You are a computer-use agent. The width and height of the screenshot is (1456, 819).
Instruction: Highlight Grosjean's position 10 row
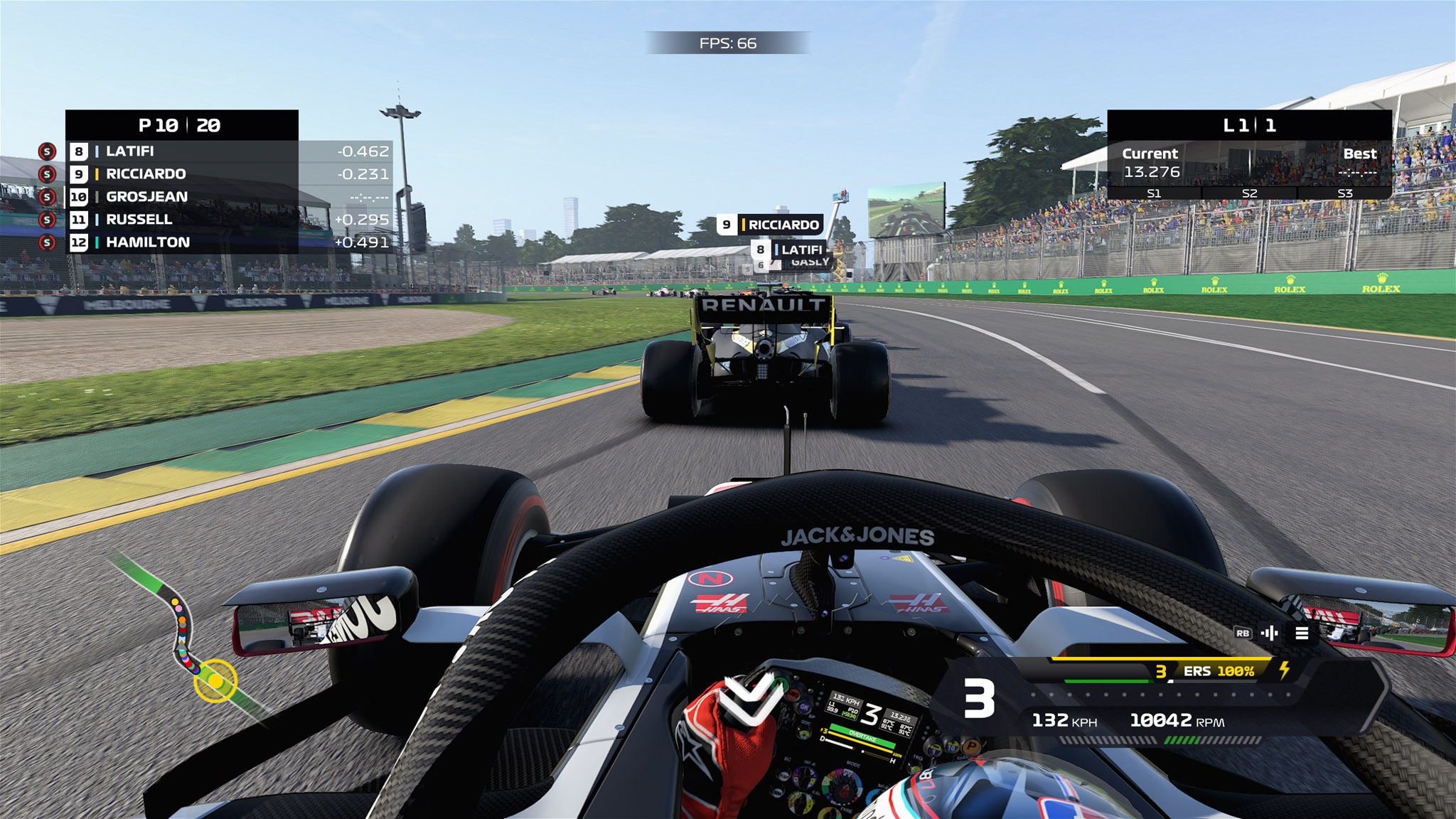pyautogui.click(x=227, y=197)
